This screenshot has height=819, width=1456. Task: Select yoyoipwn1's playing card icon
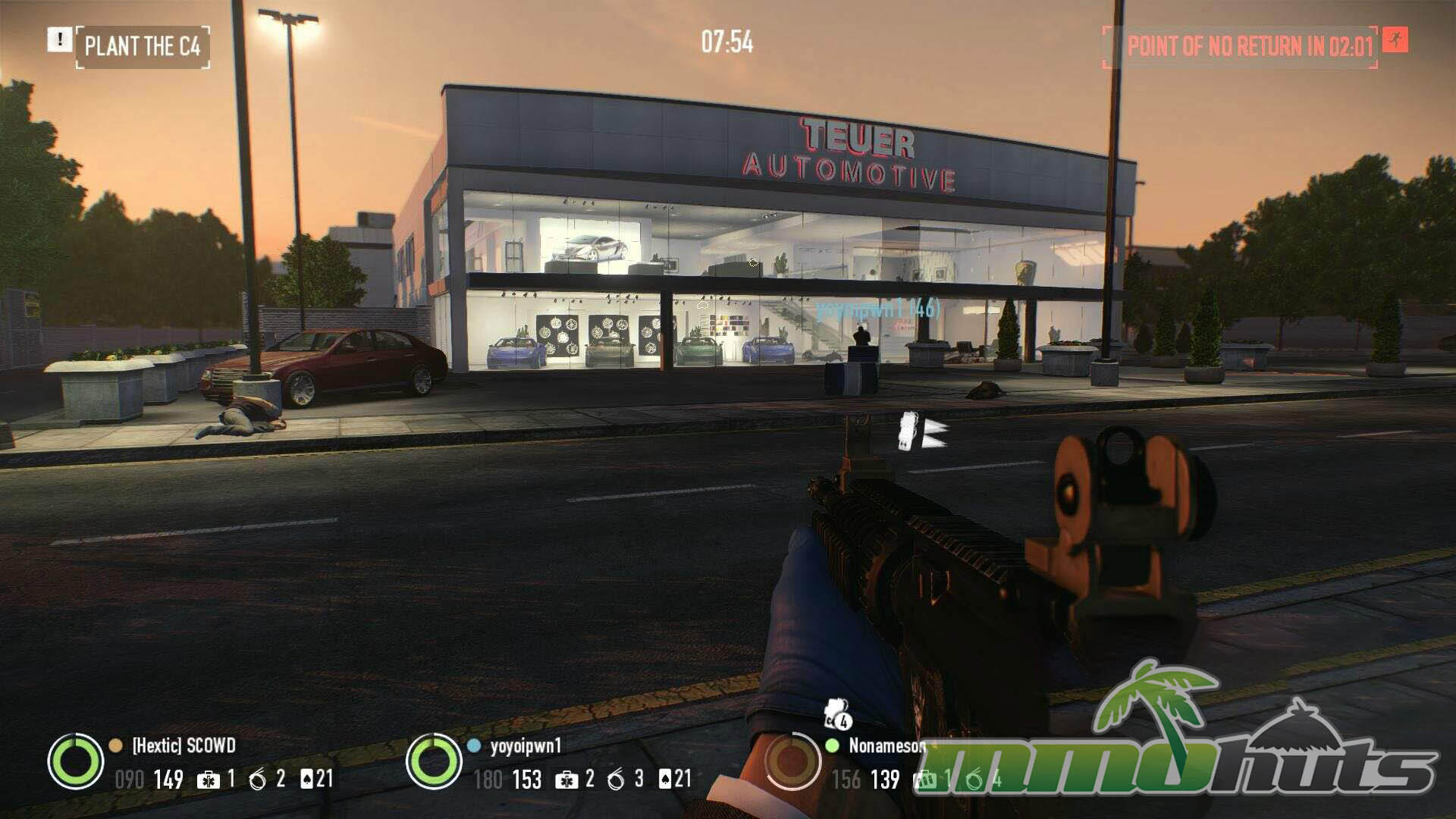coord(665,779)
